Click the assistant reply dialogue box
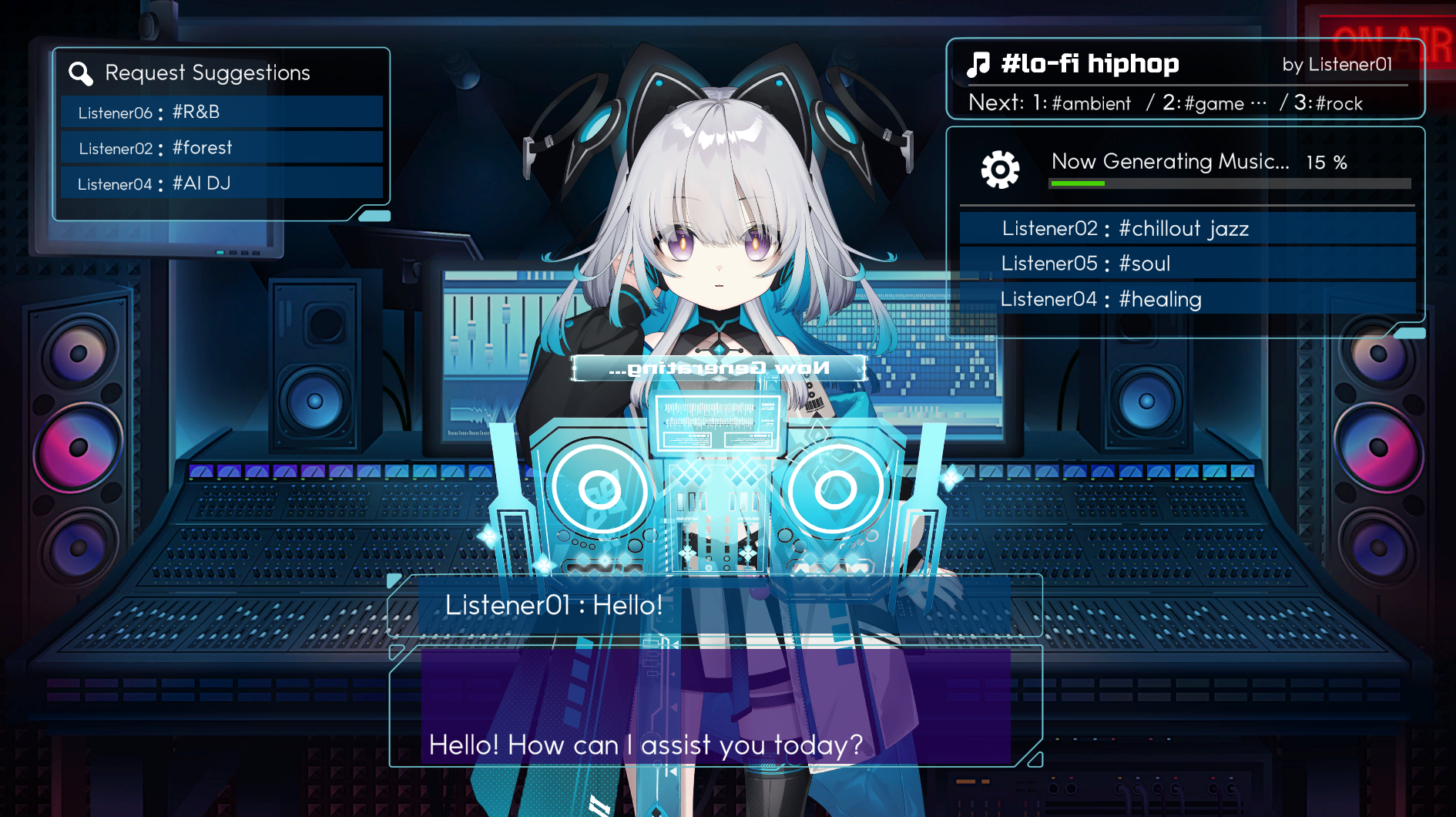 click(716, 708)
